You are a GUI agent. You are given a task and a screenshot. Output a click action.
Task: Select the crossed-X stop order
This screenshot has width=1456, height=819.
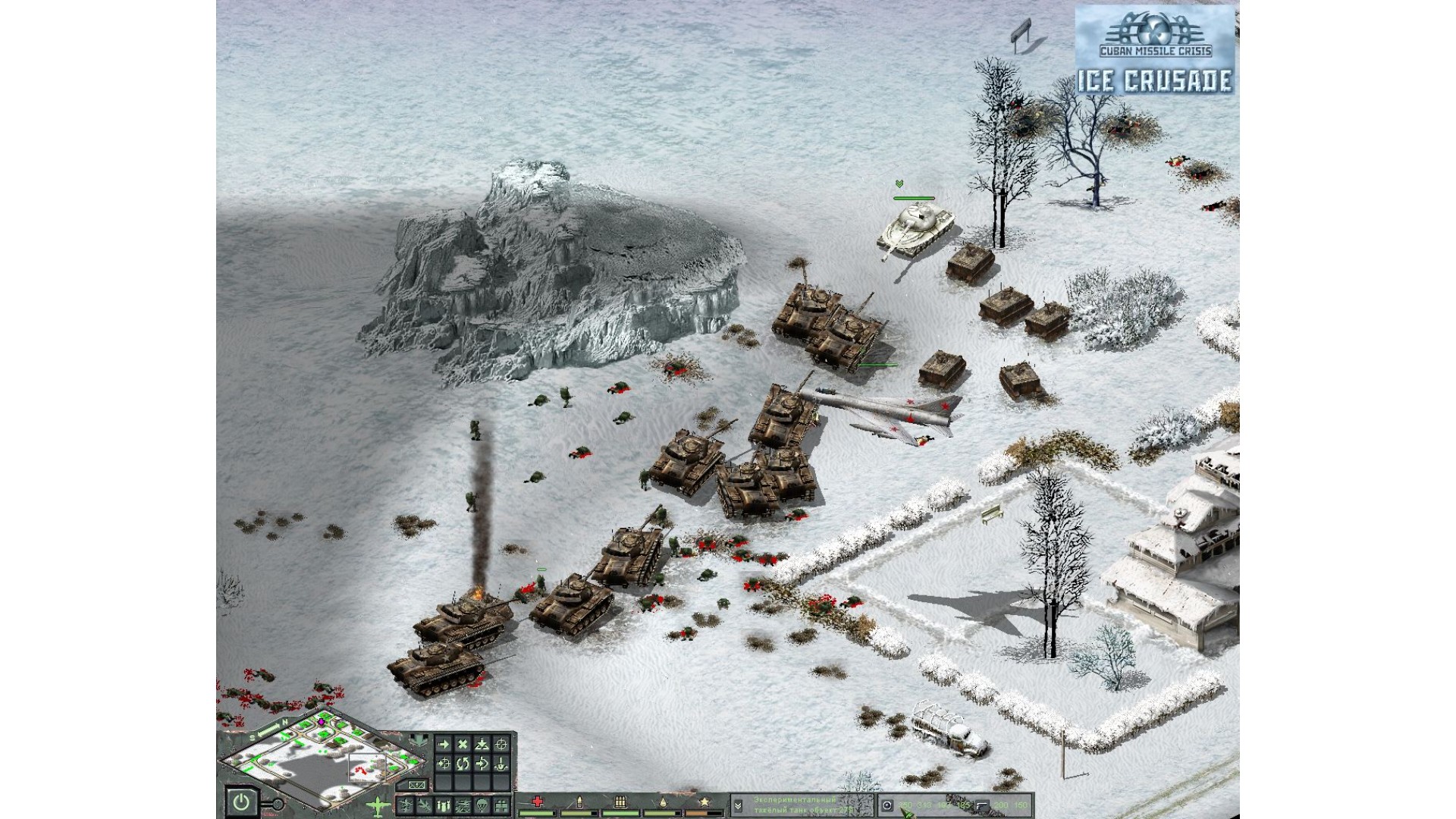(x=463, y=744)
